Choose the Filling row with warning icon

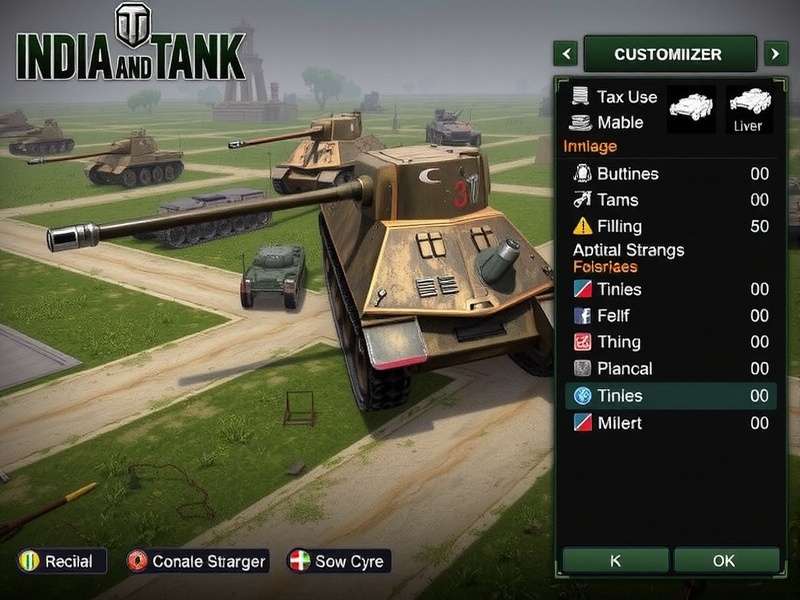(670, 226)
